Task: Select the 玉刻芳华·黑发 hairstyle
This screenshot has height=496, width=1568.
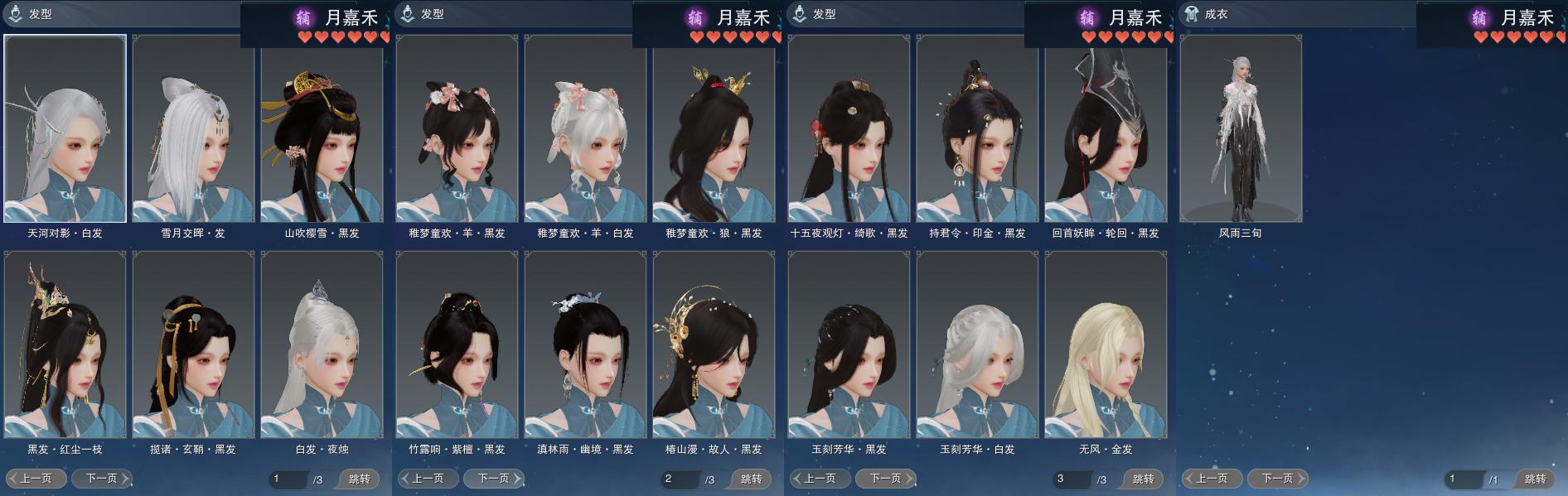Action: tap(849, 344)
